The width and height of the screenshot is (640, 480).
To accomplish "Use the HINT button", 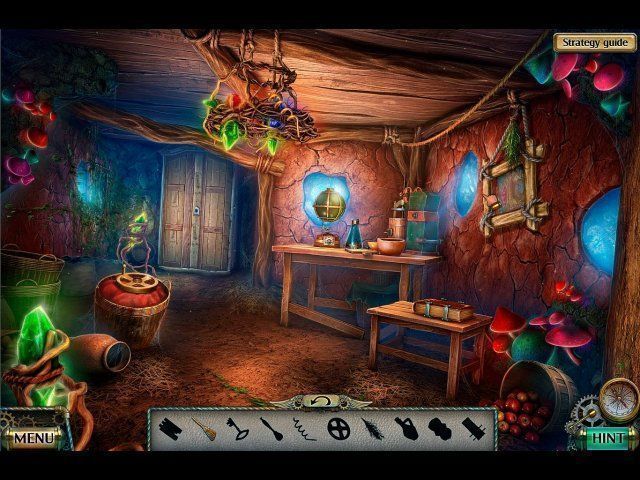I will pyautogui.click(x=607, y=438).
